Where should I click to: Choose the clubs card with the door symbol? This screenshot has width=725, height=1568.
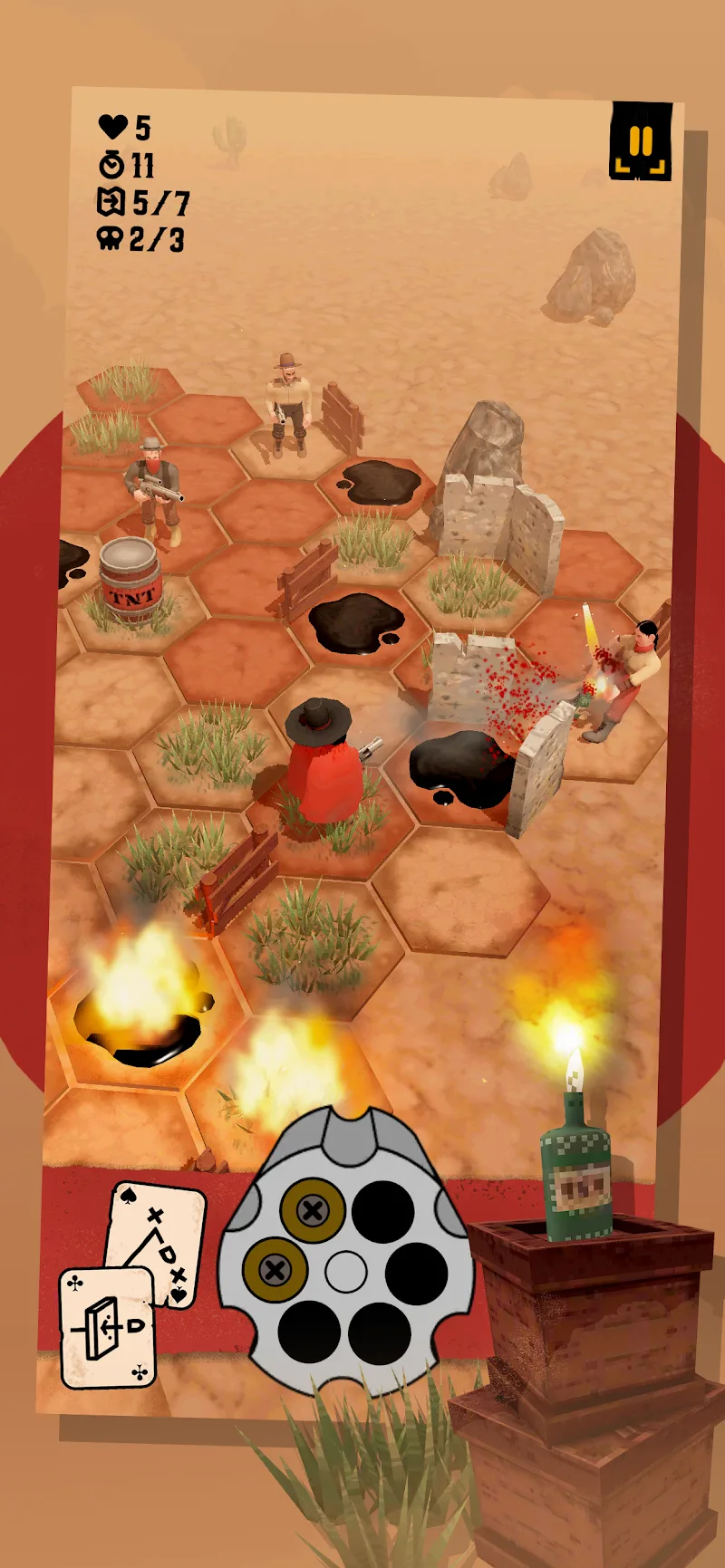[x=106, y=1326]
